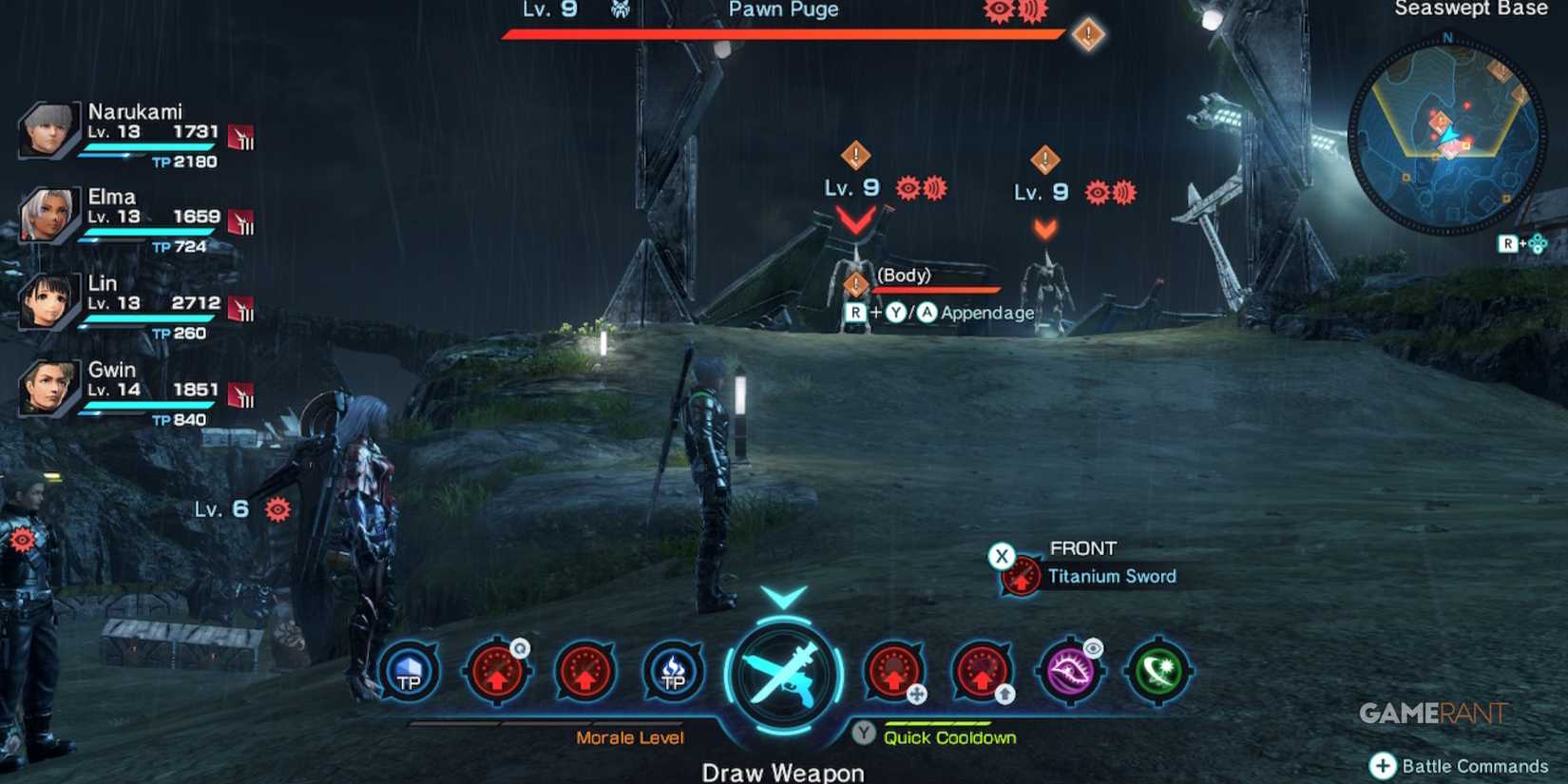Activate the blue TP art on the far left
1568x784 pixels.
tap(409, 672)
